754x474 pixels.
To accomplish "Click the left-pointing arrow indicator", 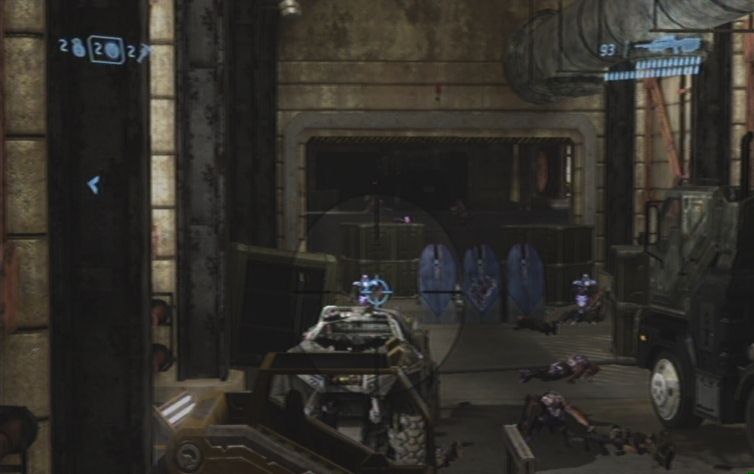I will pos(93,184).
